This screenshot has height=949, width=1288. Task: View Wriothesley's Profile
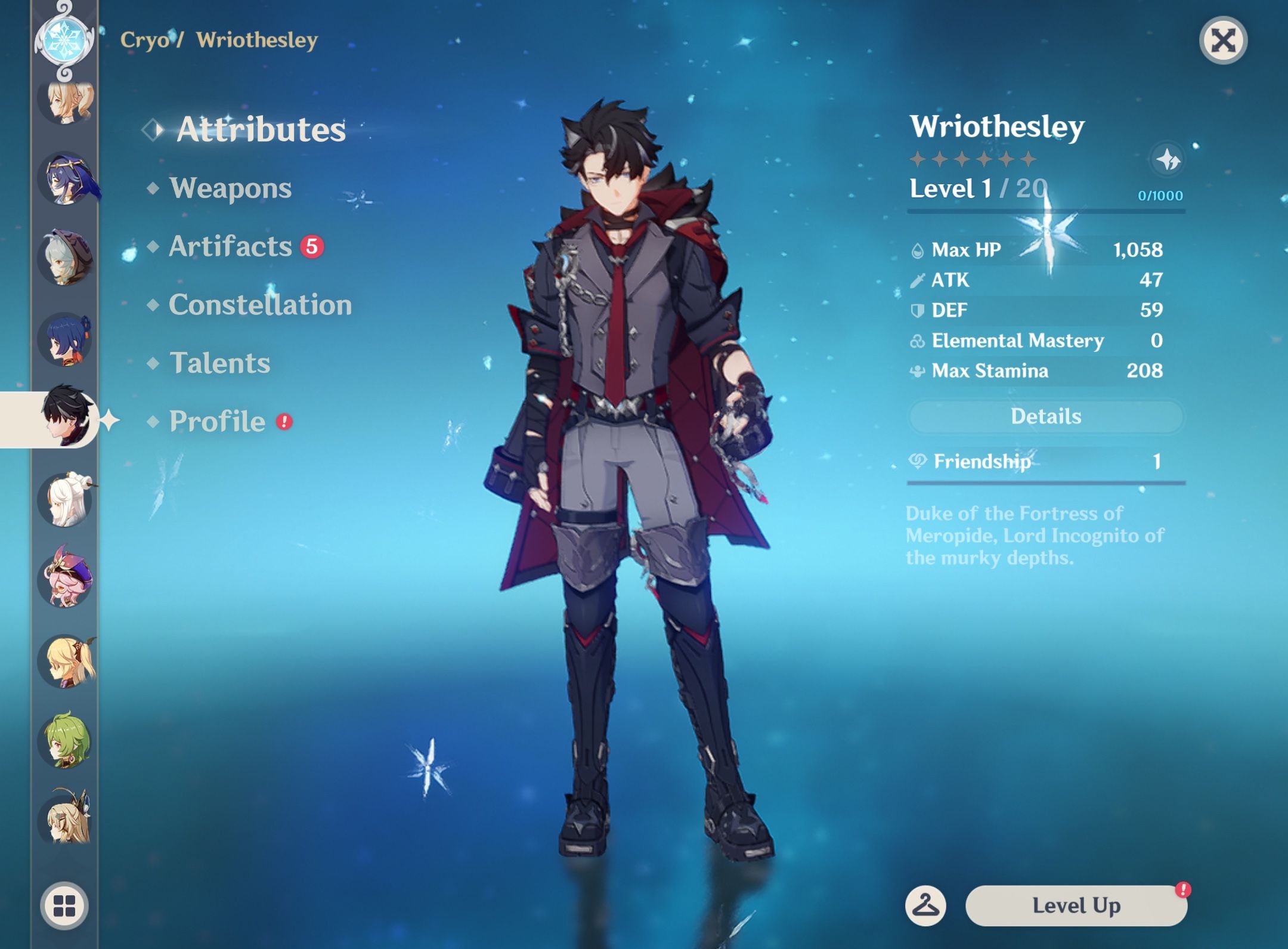coord(217,422)
